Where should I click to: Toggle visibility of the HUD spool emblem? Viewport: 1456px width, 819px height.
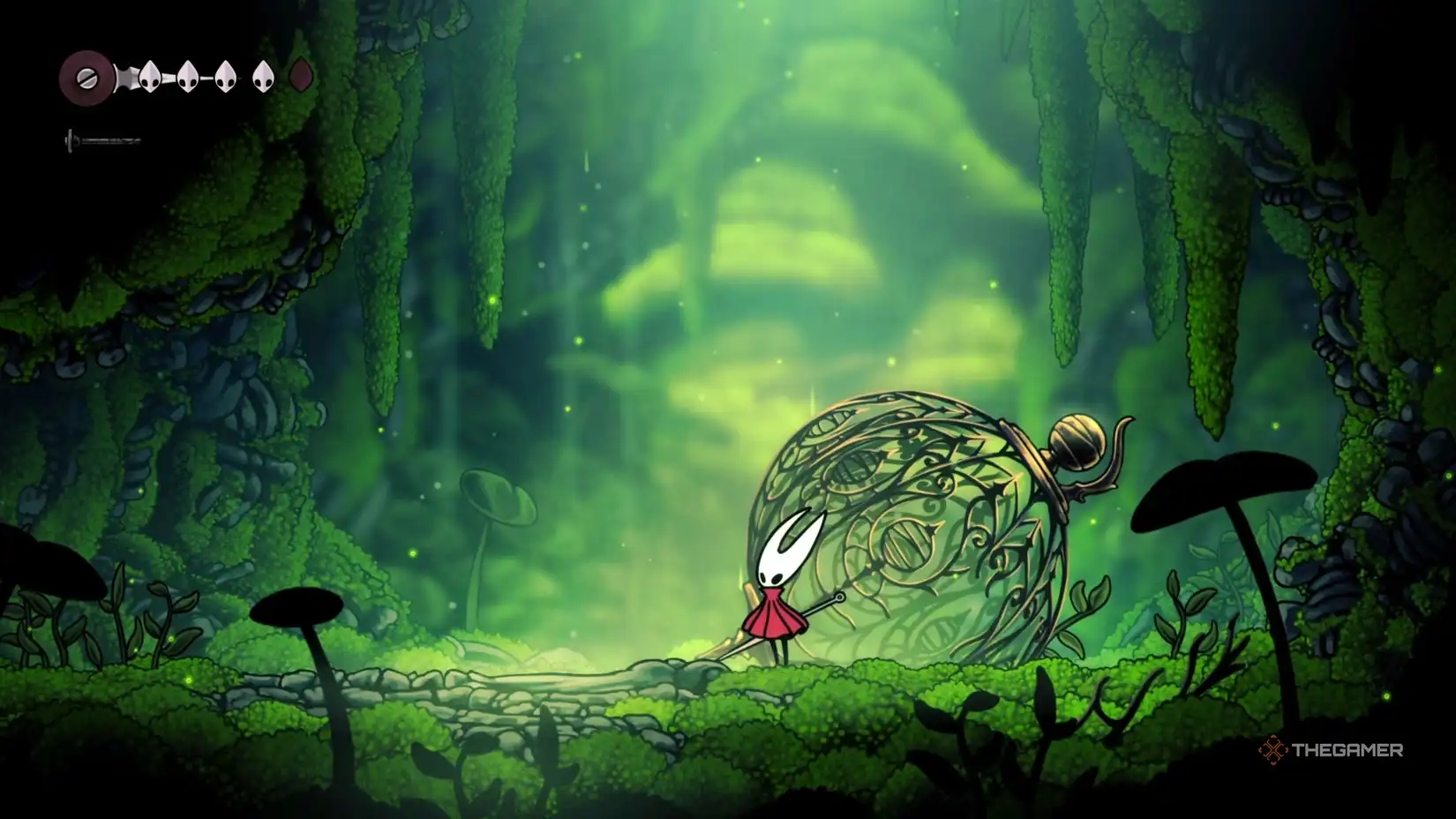(x=86, y=77)
